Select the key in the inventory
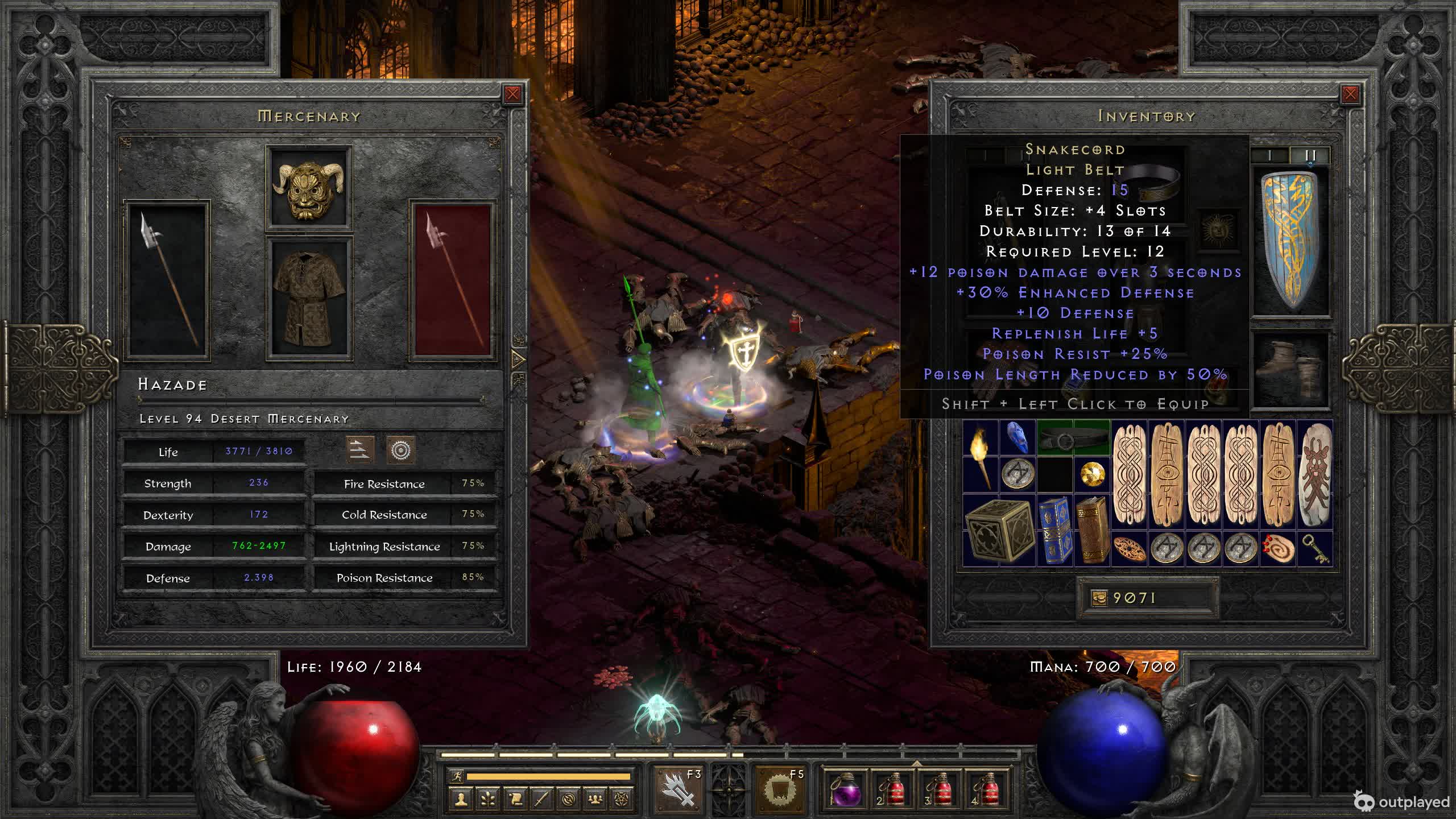The height and width of the screenshot is (819, 1456). (1316, 549)
